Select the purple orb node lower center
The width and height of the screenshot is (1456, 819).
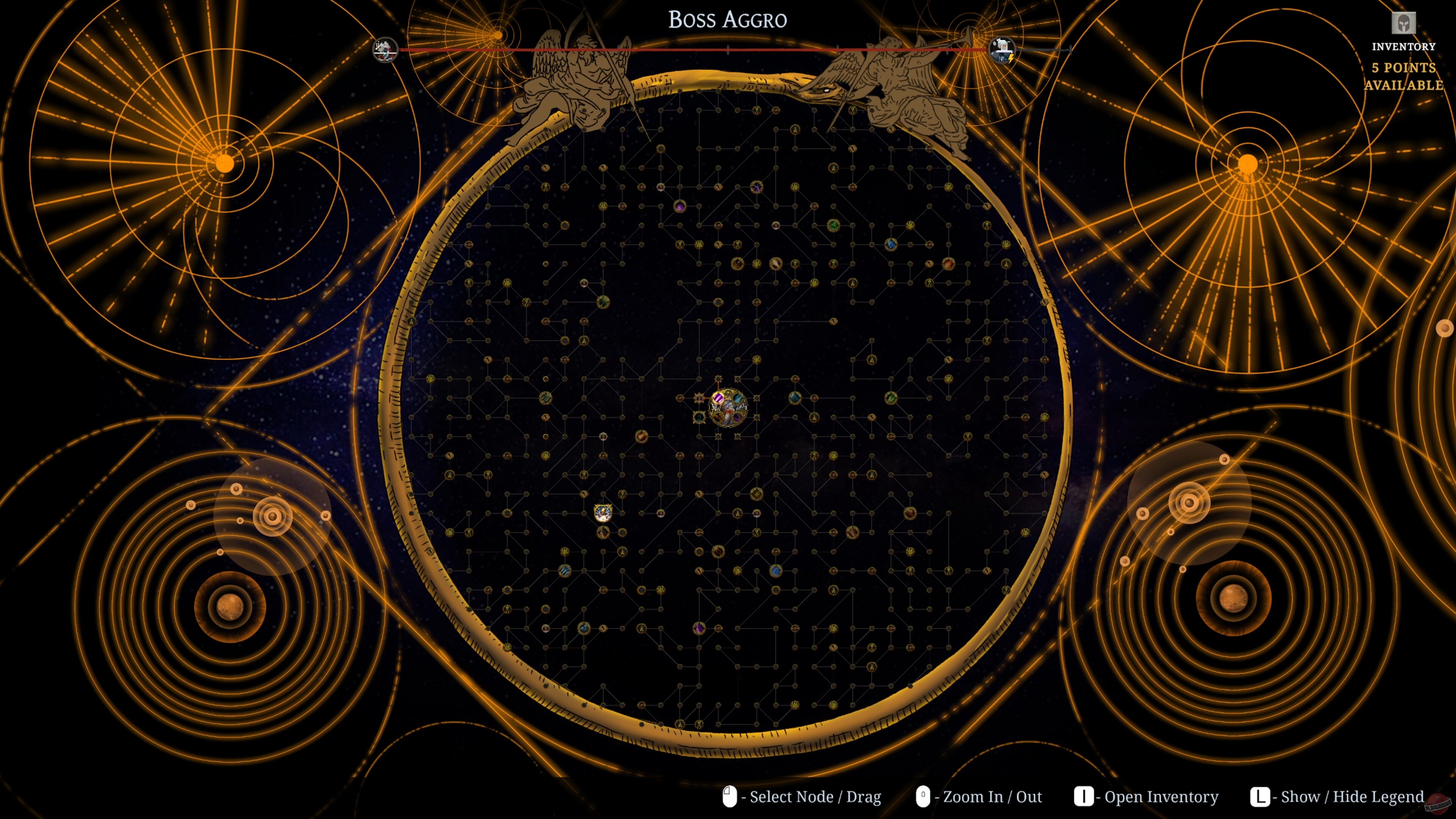tap(699, 629)
